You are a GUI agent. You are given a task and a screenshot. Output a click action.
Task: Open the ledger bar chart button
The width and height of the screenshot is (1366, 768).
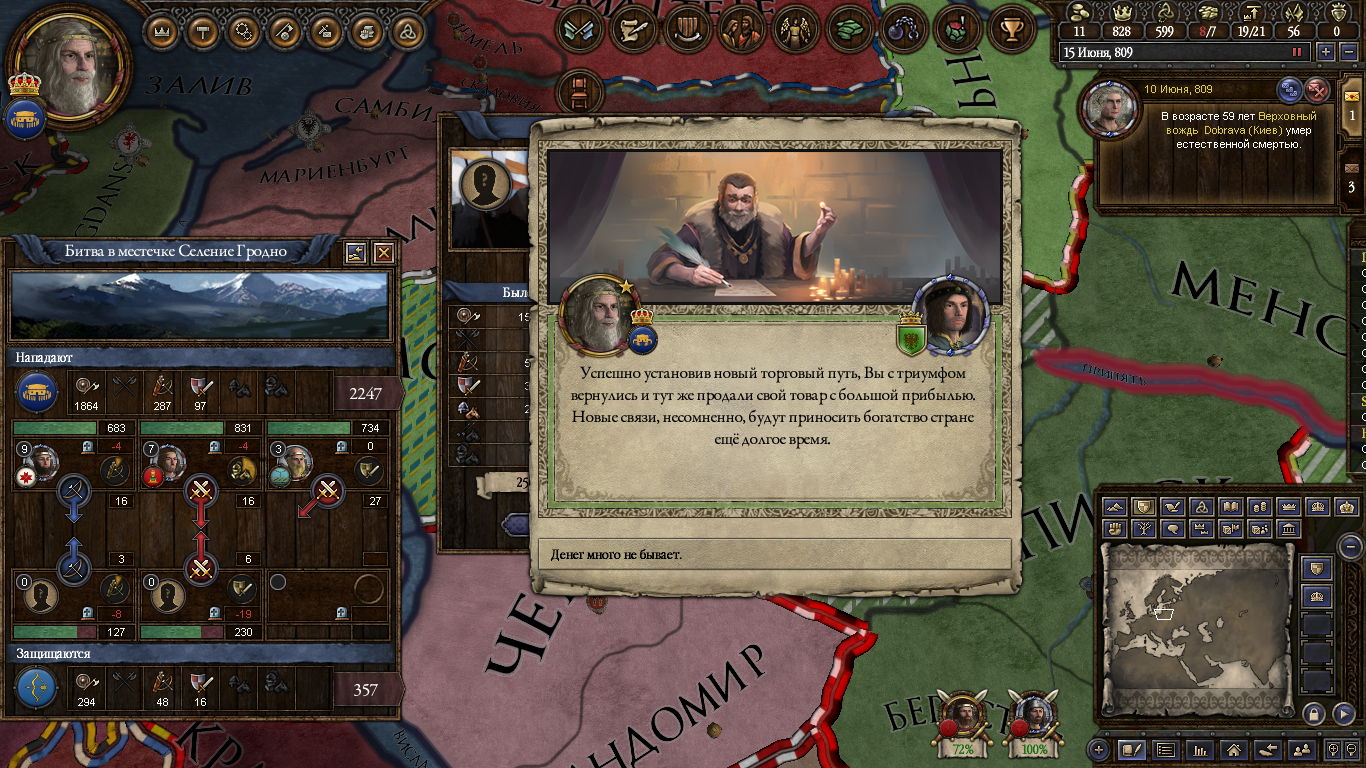1200,749
